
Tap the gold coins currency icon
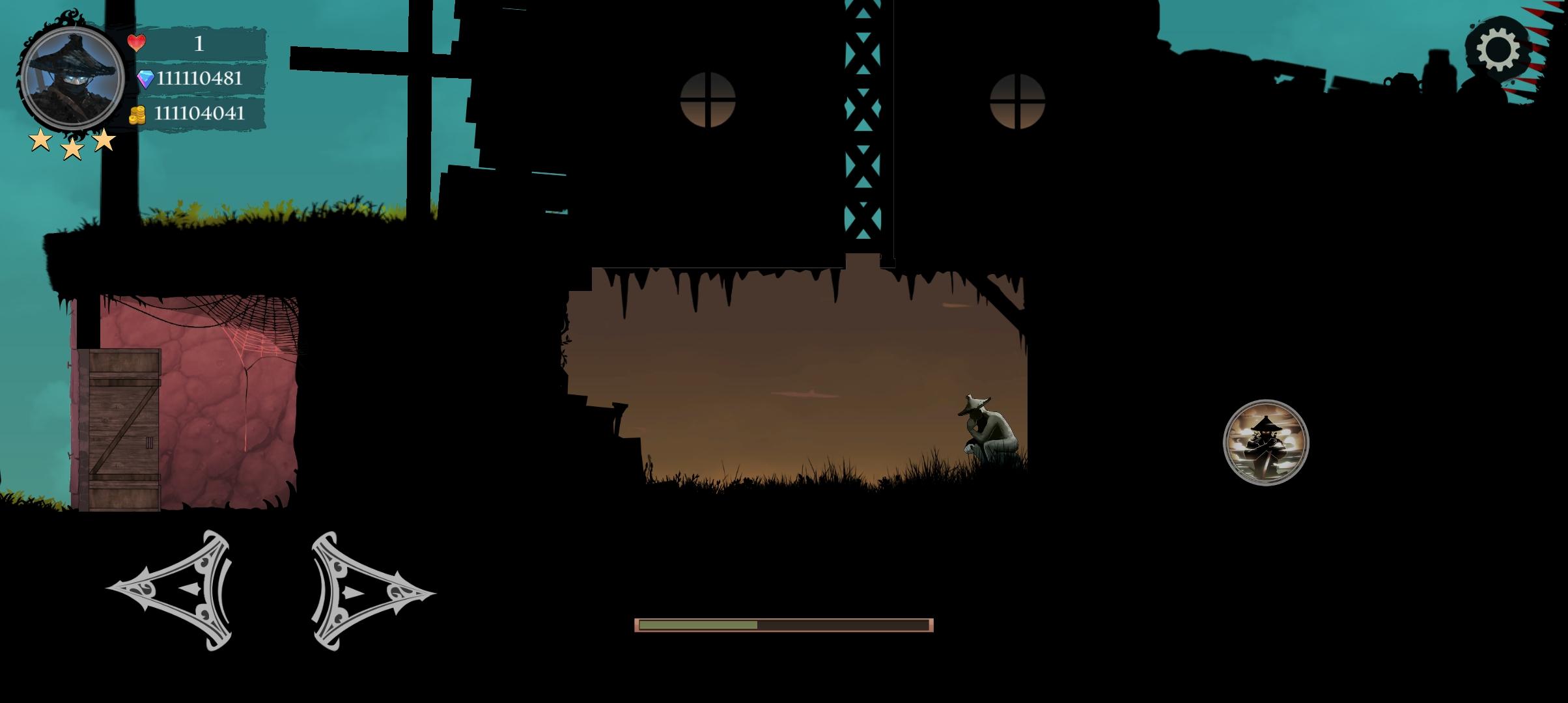[x=137, y=115]
